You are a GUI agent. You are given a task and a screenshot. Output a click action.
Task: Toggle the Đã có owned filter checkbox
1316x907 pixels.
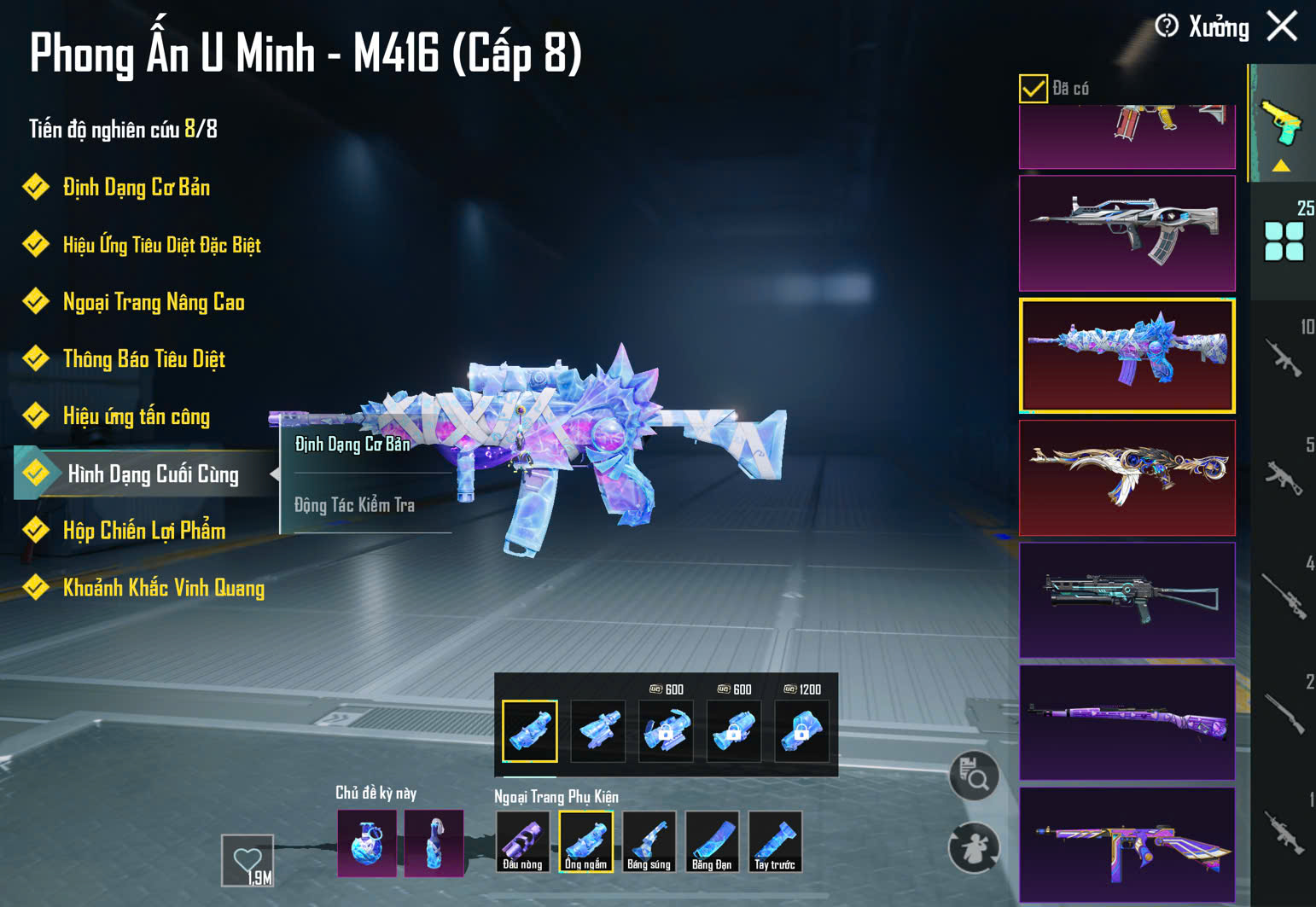point(1033,88)
